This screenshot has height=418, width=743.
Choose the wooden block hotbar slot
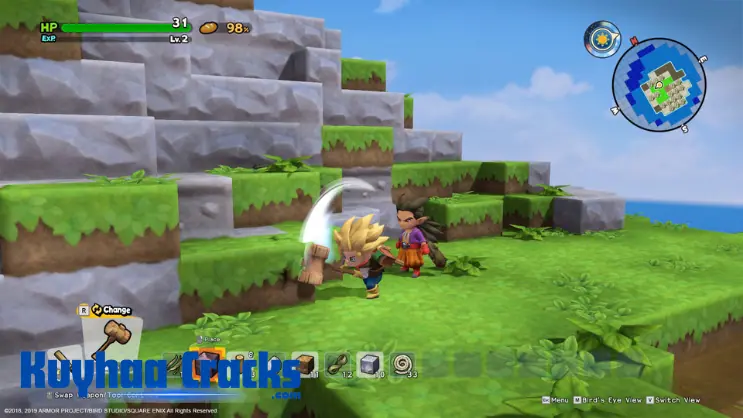305,365
